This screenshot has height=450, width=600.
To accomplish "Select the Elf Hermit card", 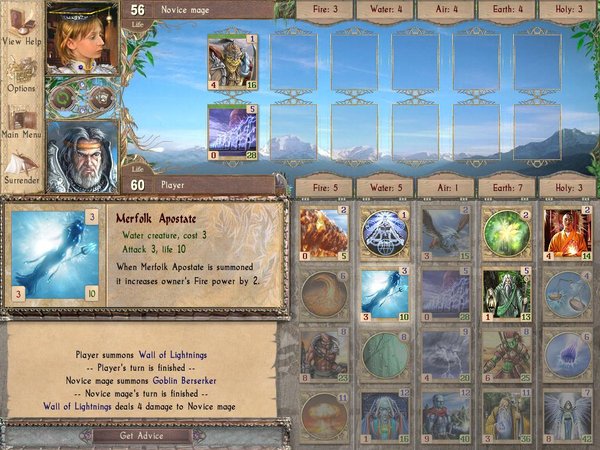I will point(505,295).
